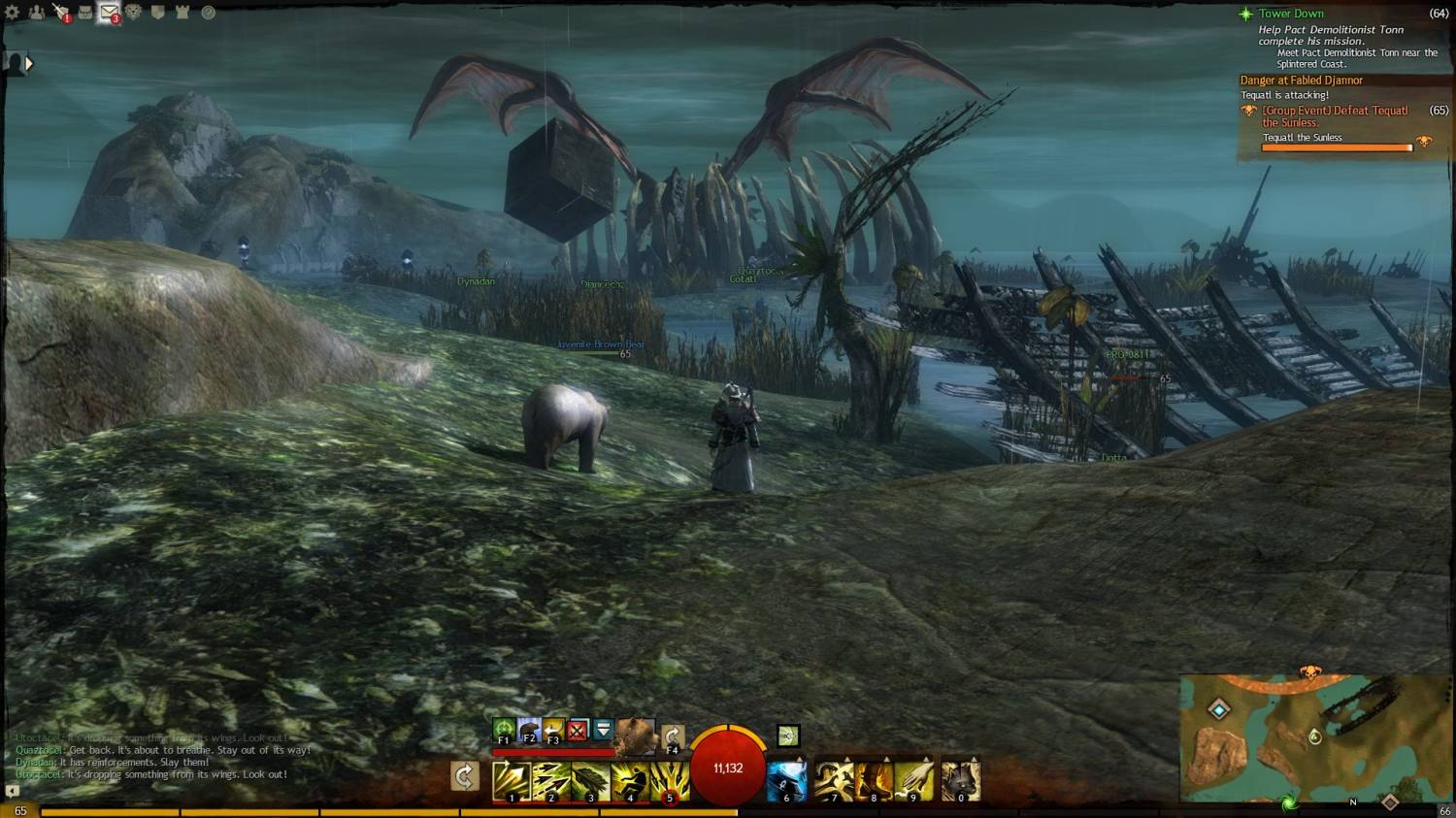Activate the F1 pet attack command
This screenshot has height=818, width=1456.
click(x=503, y=730)
